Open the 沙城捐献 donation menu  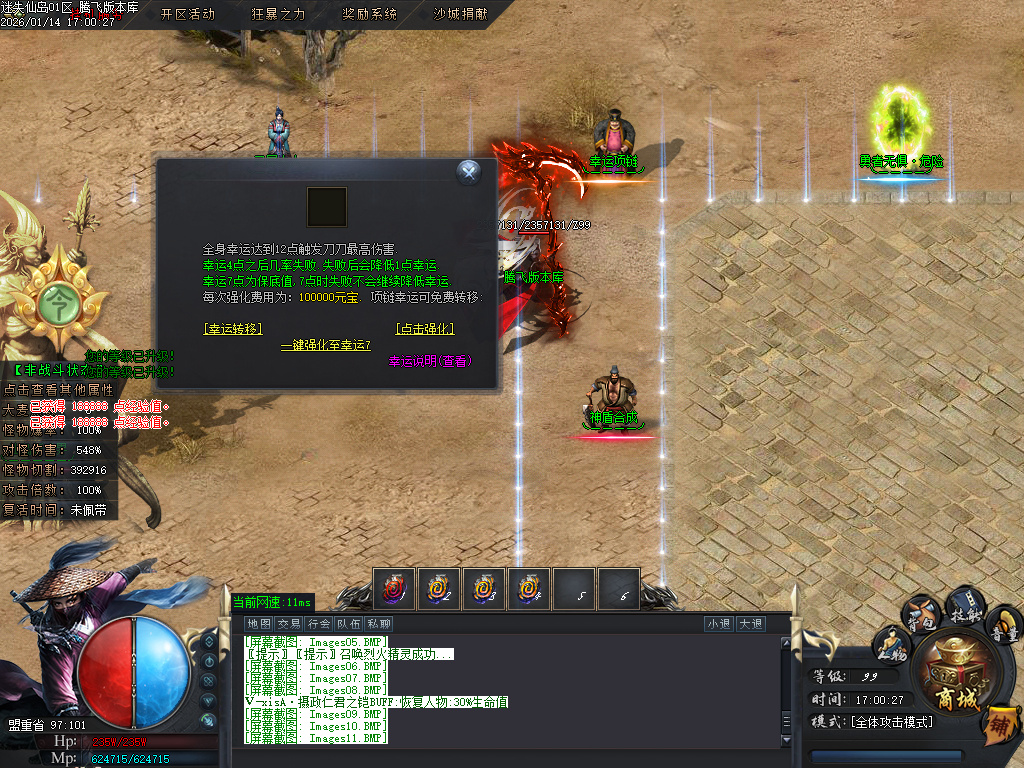pos(460,14)
